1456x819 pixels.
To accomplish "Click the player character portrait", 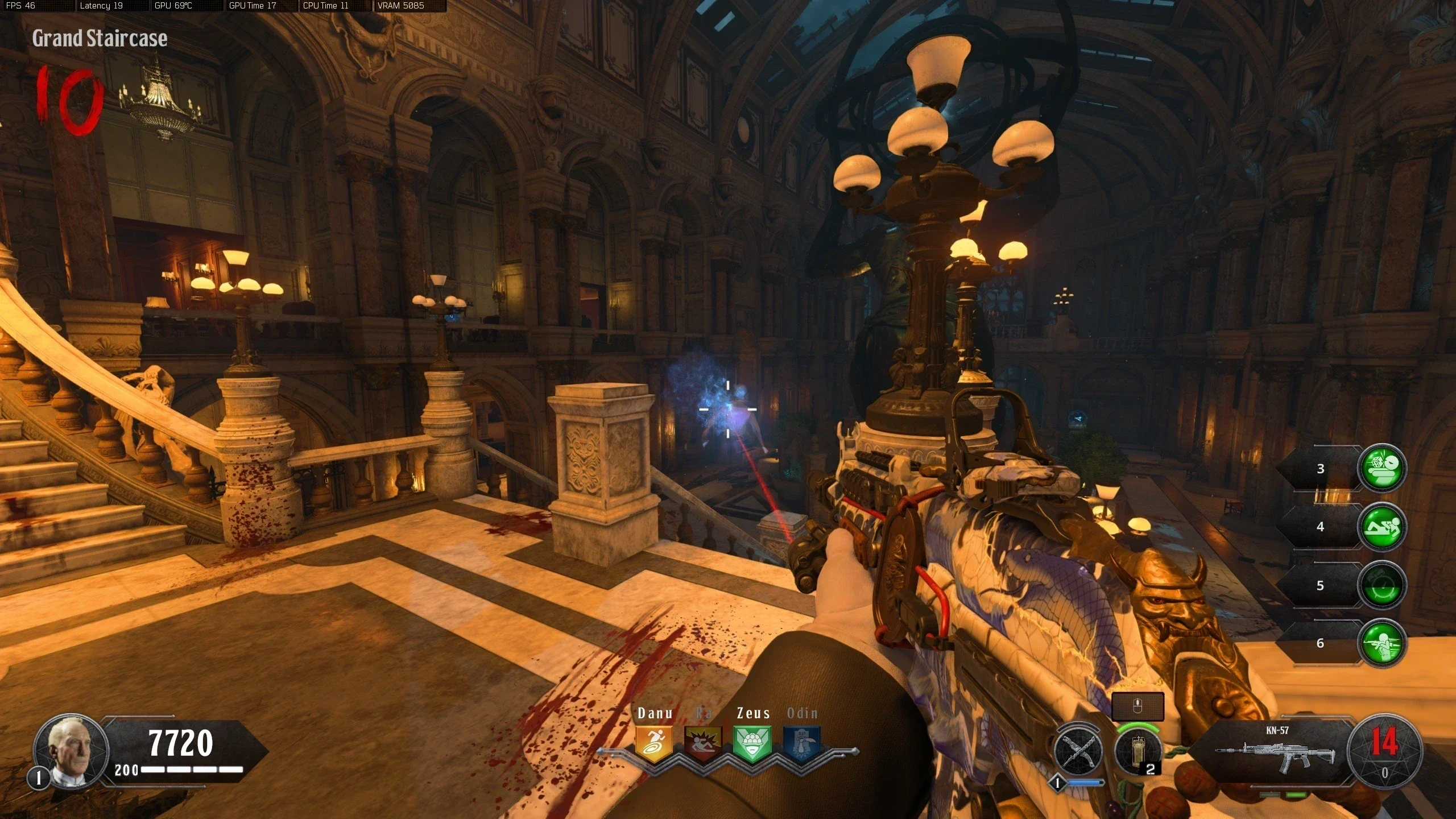I will pos(71,751).
